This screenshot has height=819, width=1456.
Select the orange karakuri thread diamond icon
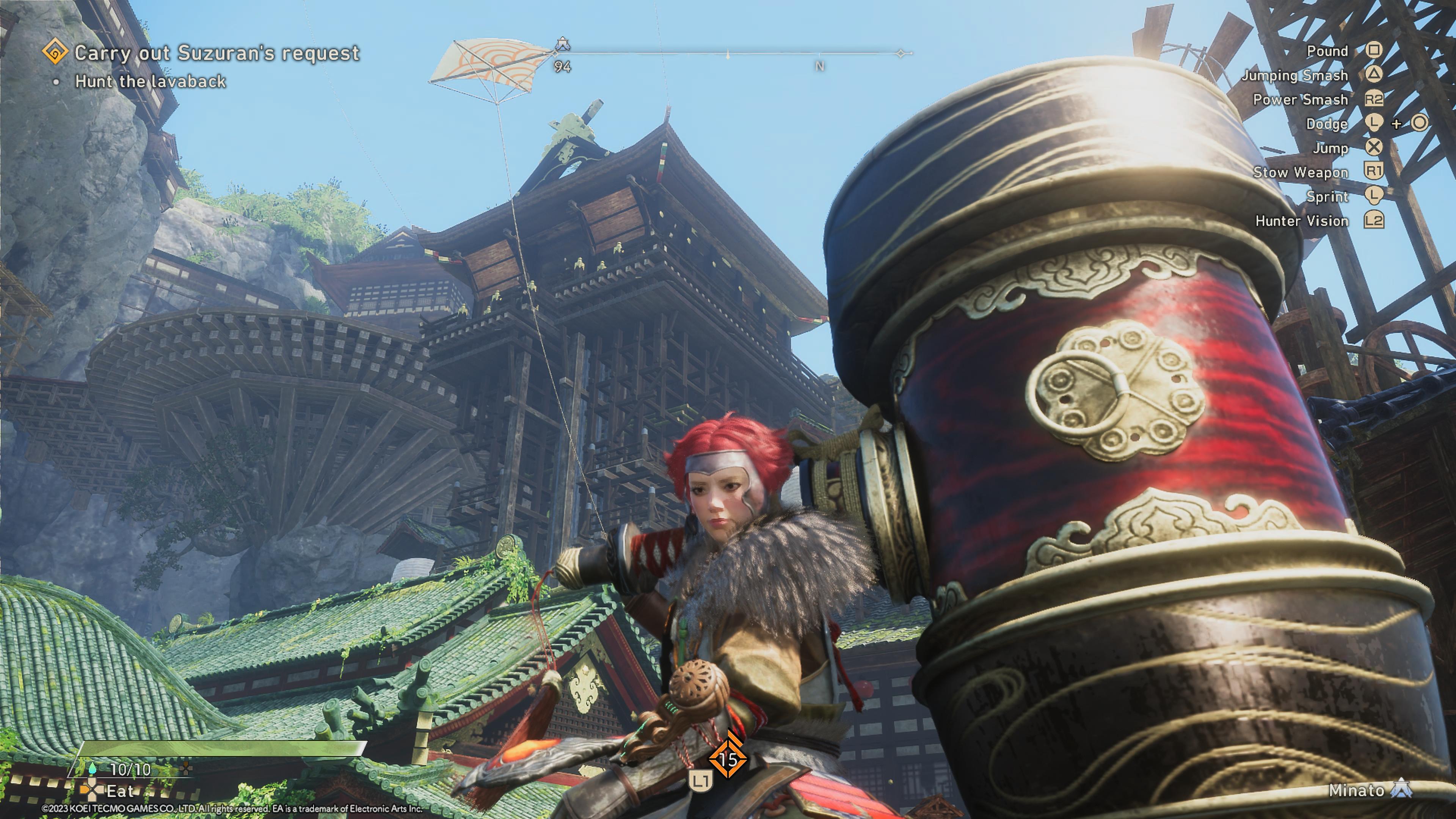tap(728, 759)
